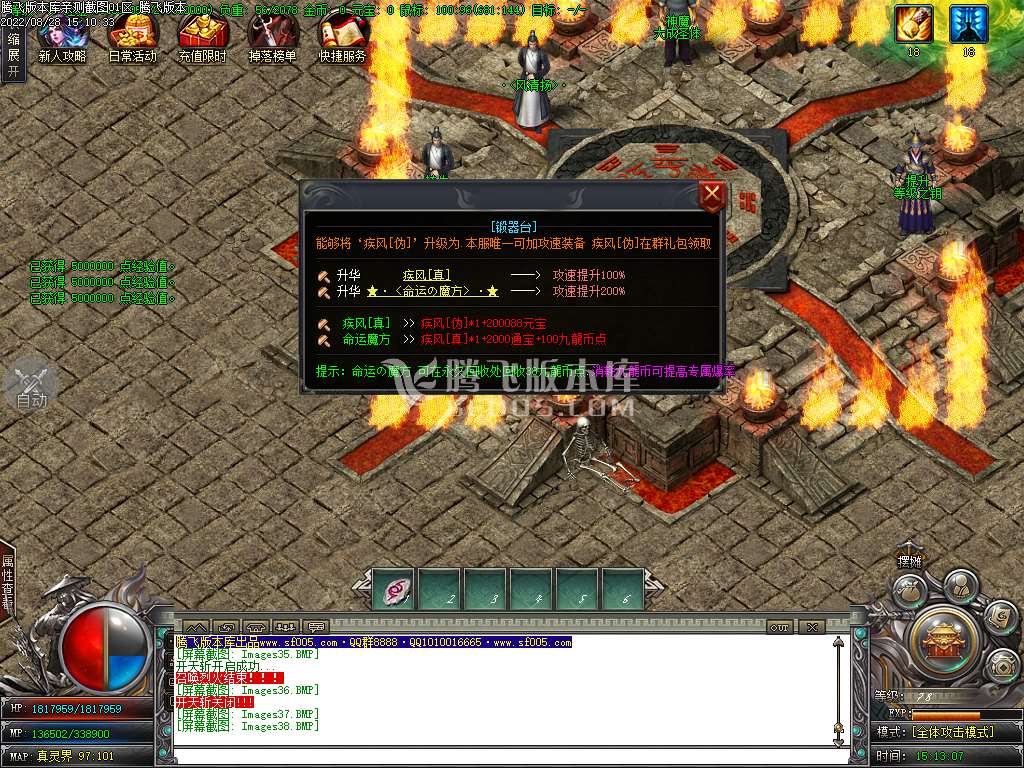Open the golden palace center orb
The height and width of the screenshot is (768, 1024).
(x=942, y=635)
